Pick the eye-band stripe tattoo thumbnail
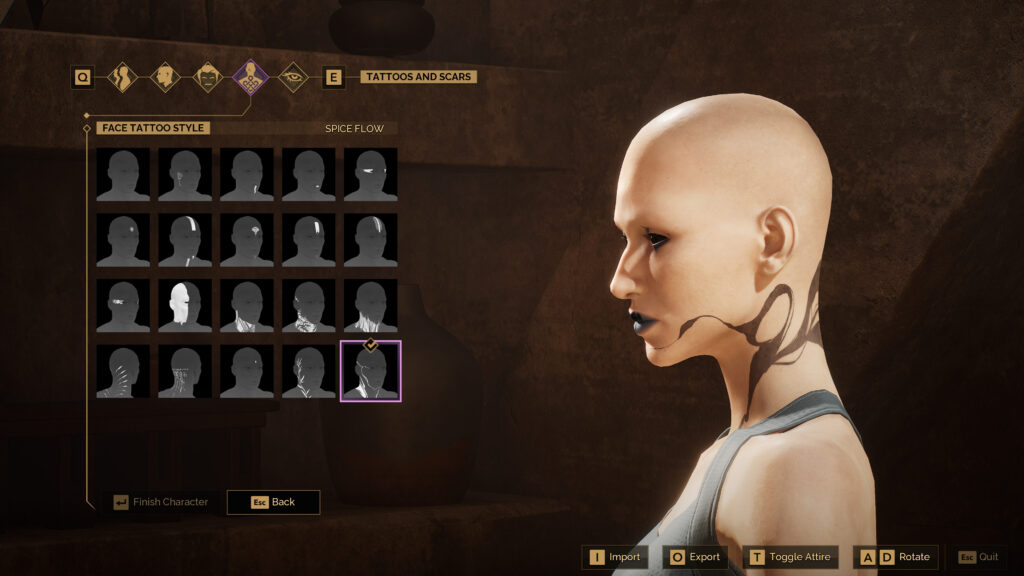The image size is (1024, 576). tap(371, 174)
